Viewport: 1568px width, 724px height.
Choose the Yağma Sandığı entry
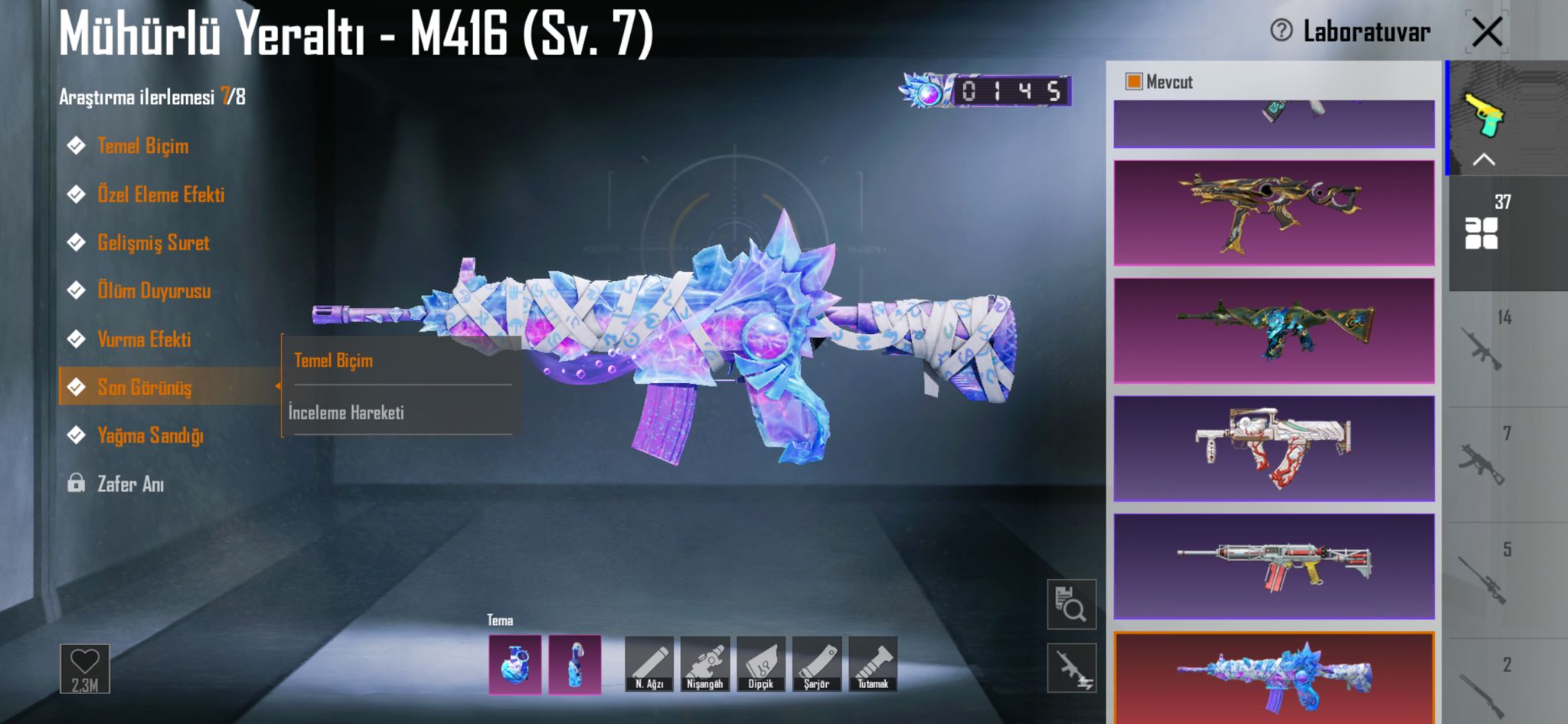point(150,436)
